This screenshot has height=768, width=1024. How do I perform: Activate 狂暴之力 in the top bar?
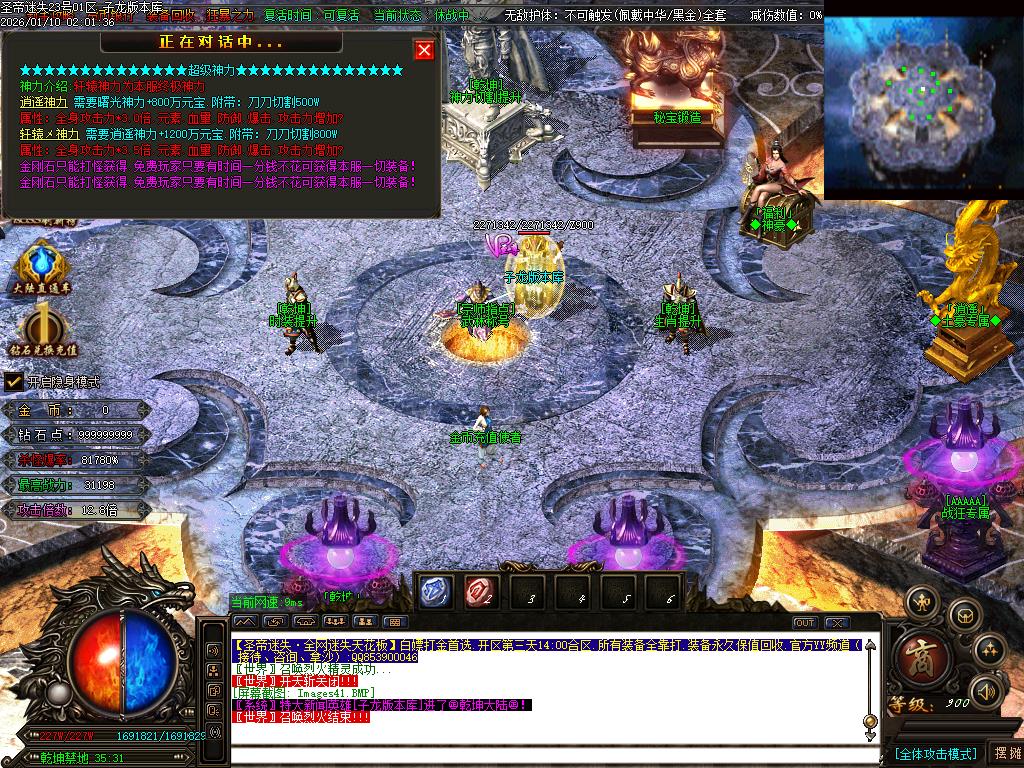point(230,16)
